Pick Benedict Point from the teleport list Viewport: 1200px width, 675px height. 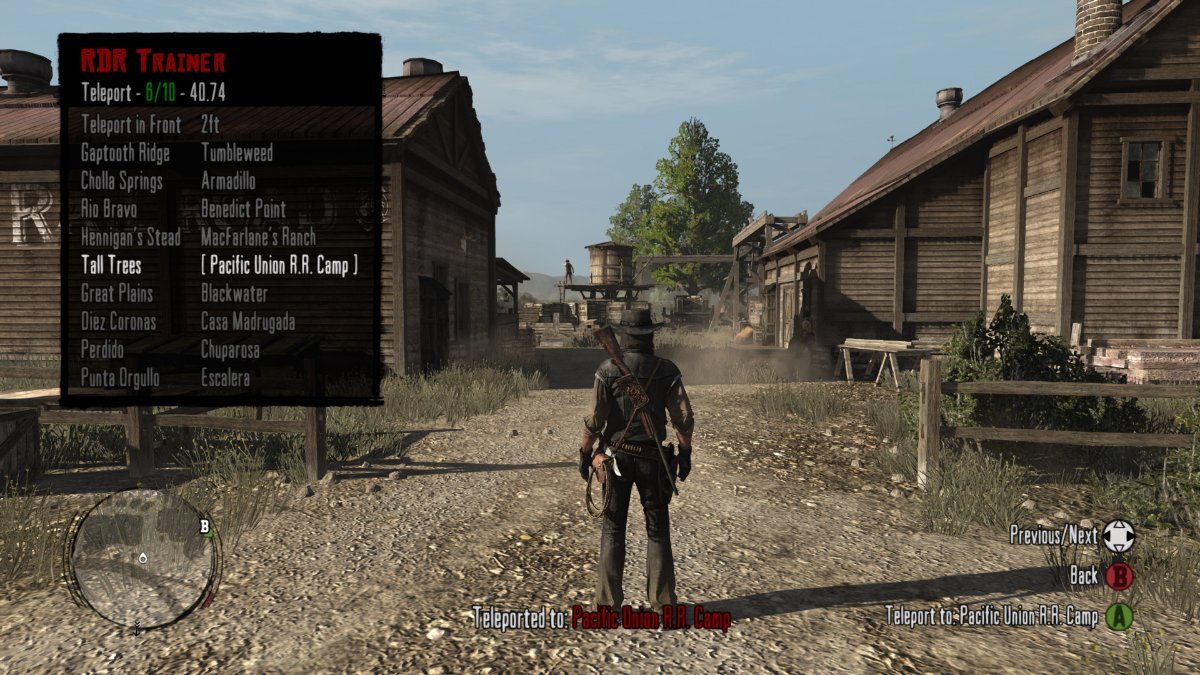243,209
